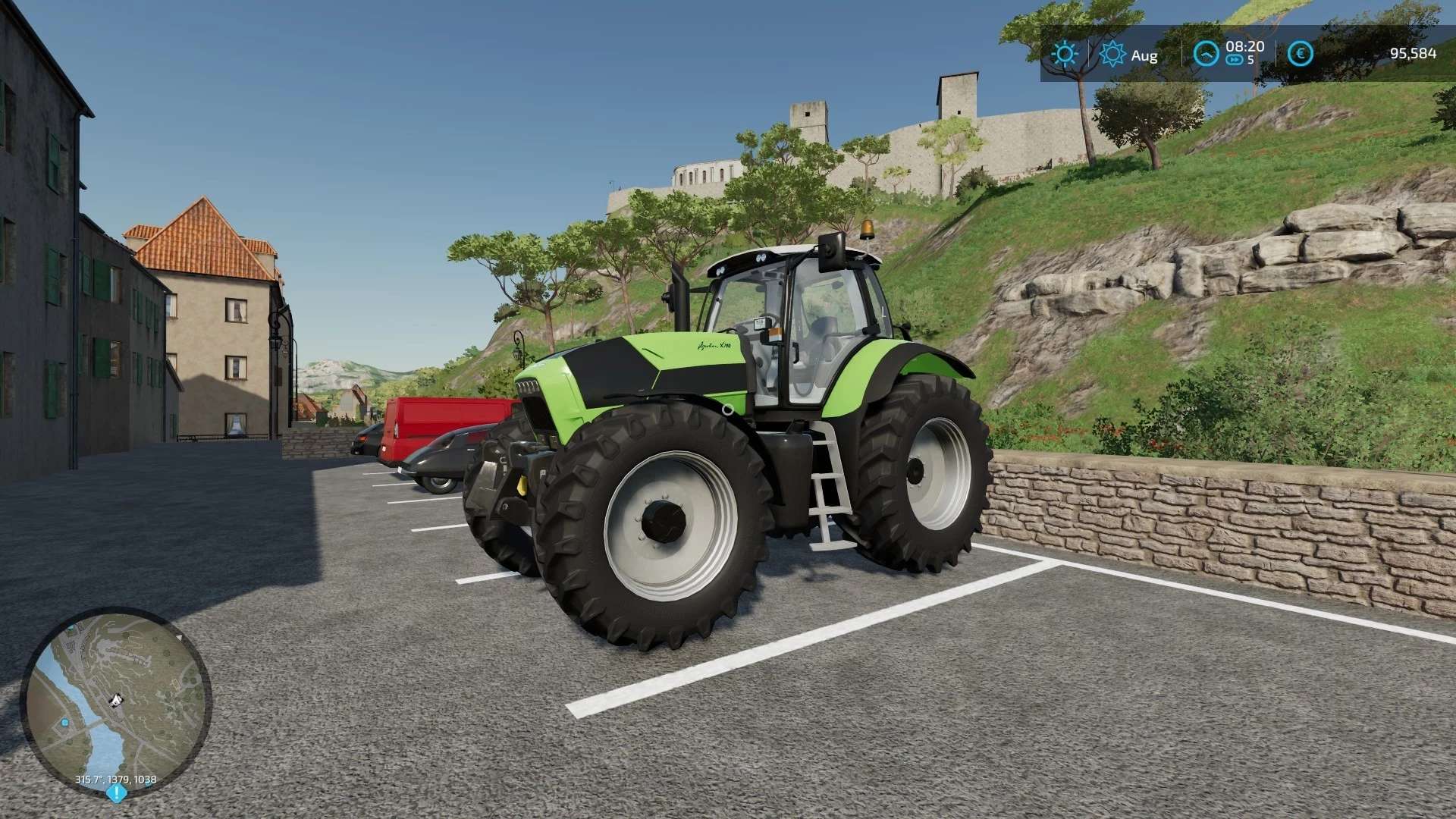Click the clock icon beside the time
This screenshot has width=1456, height=819.
coord(1205,54)
